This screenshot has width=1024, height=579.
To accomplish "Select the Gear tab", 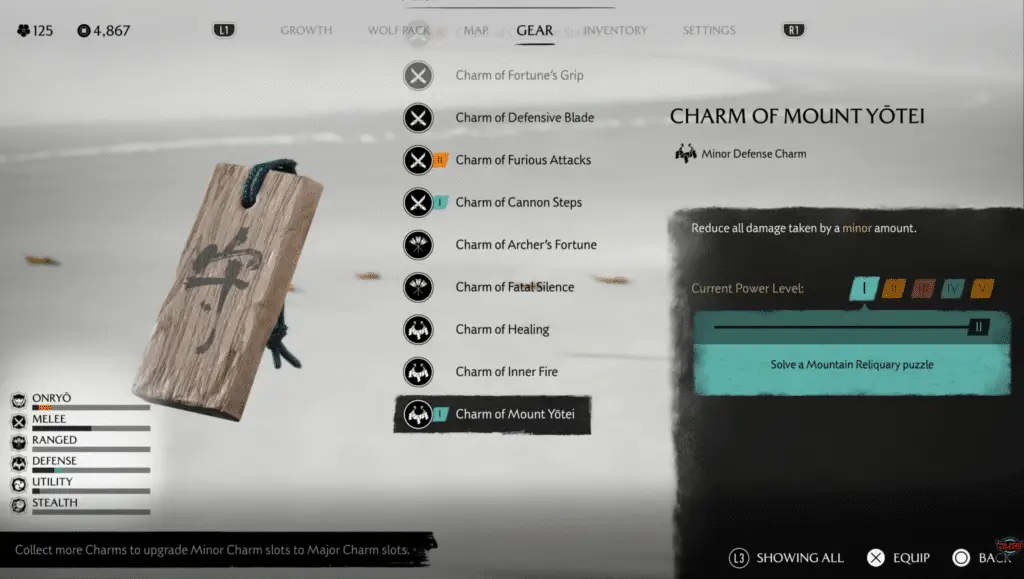I will click(x=534, y=31).
